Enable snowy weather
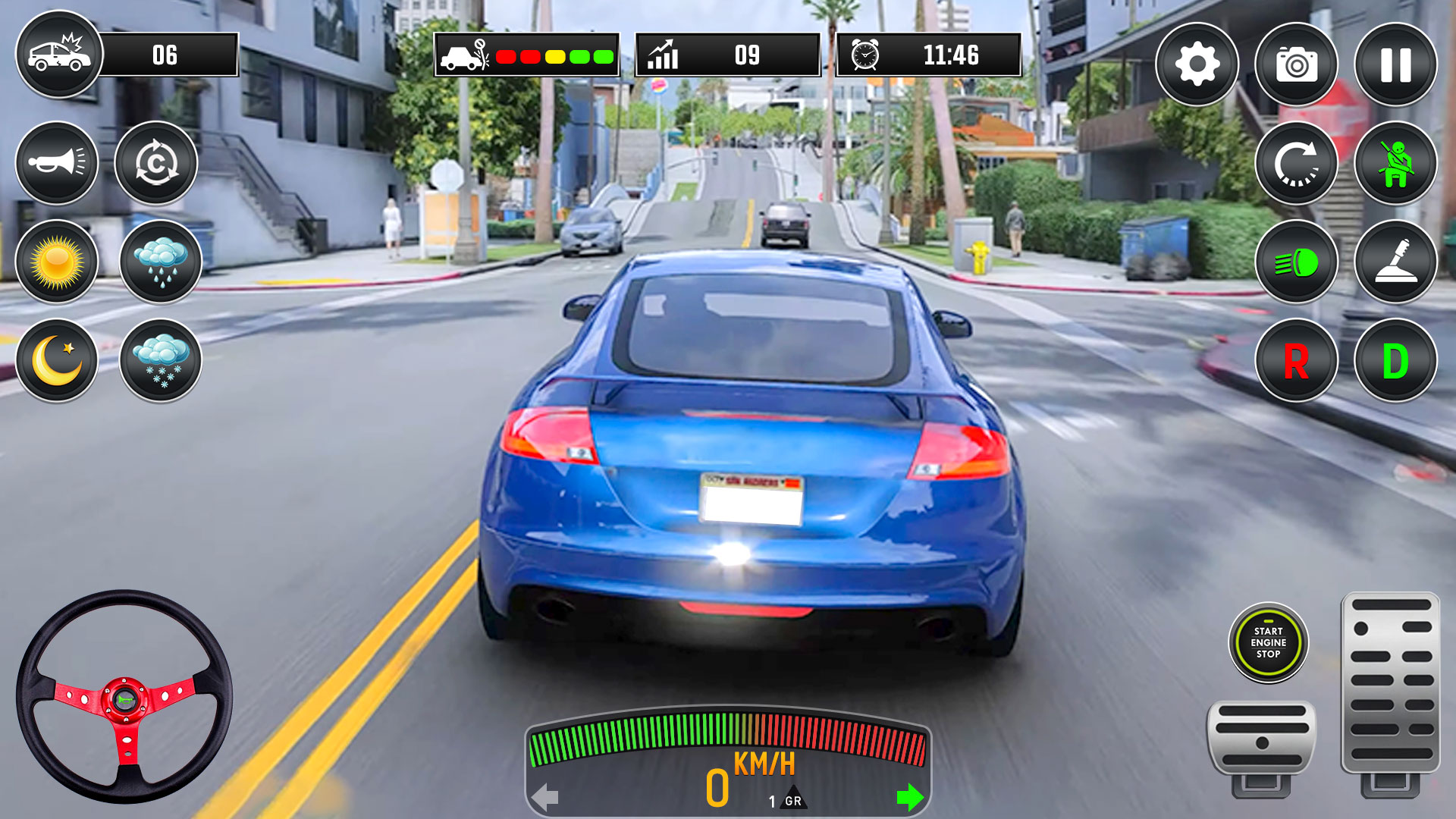This screenshot has height=819, width=1456. tap(159, 360)
